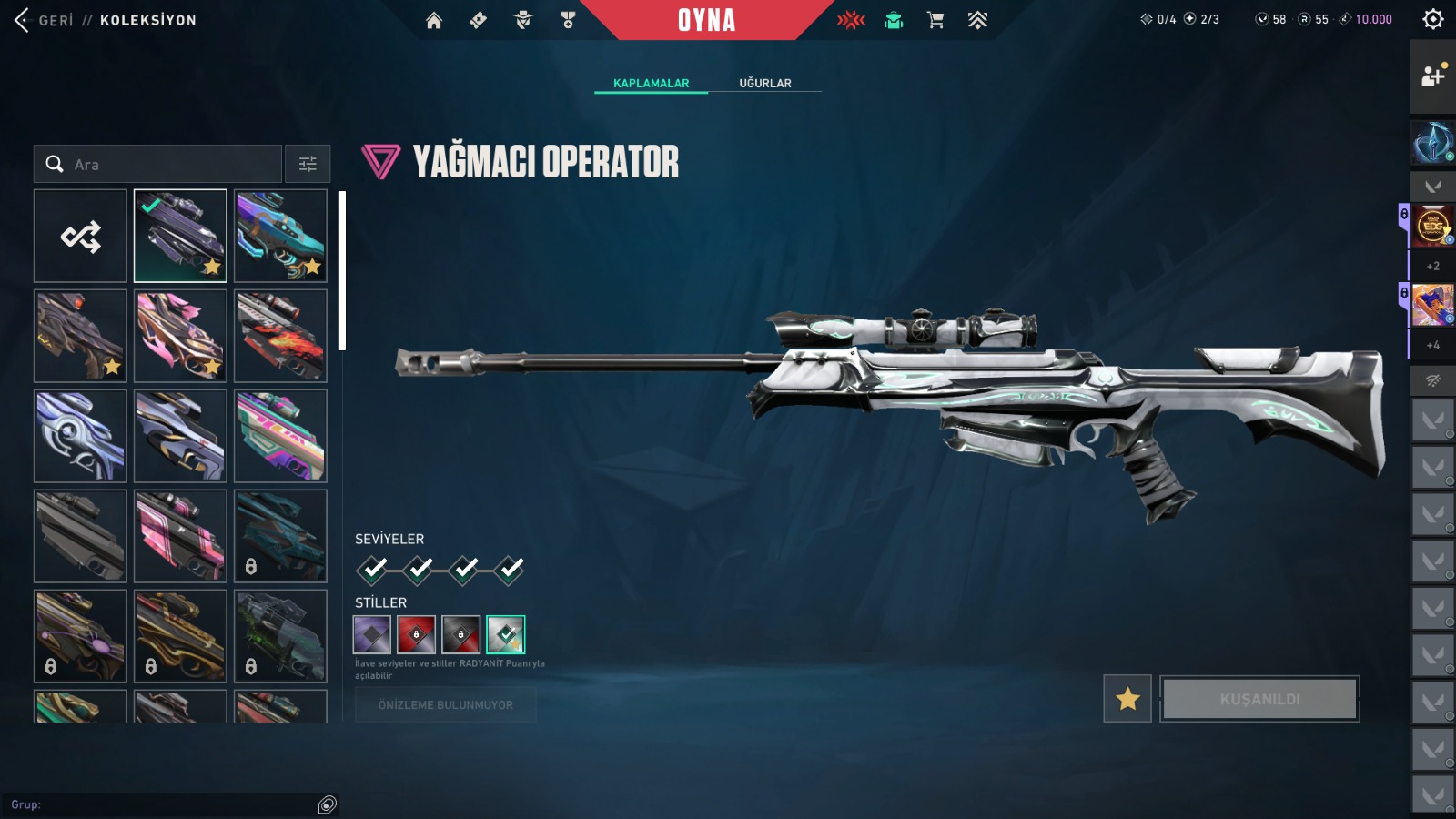1456x819 pixels.
Task: Go back with the Geri arrow
Action: tap(23, 20)
